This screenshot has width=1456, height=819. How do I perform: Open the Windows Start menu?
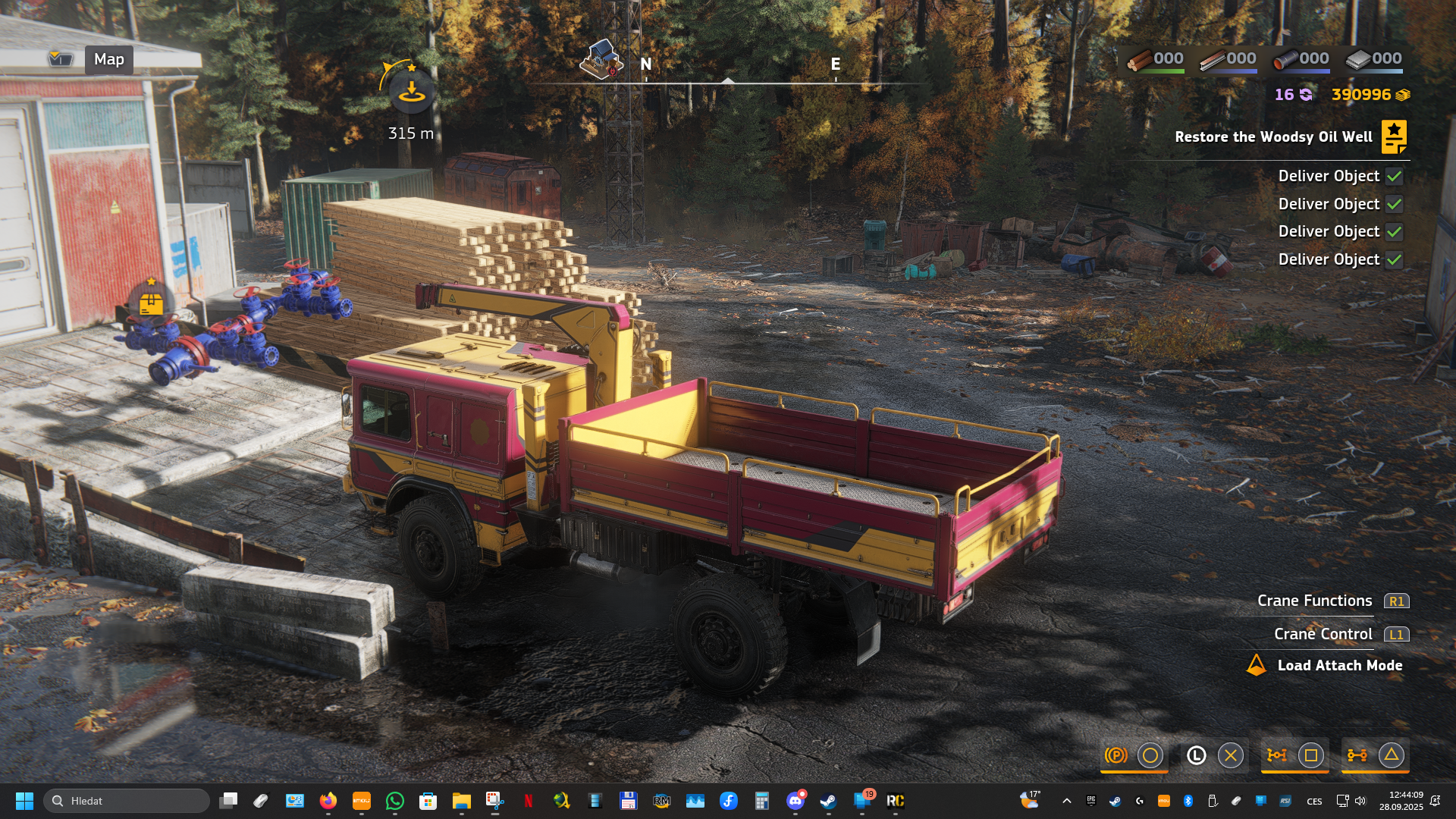click(24, 801)
